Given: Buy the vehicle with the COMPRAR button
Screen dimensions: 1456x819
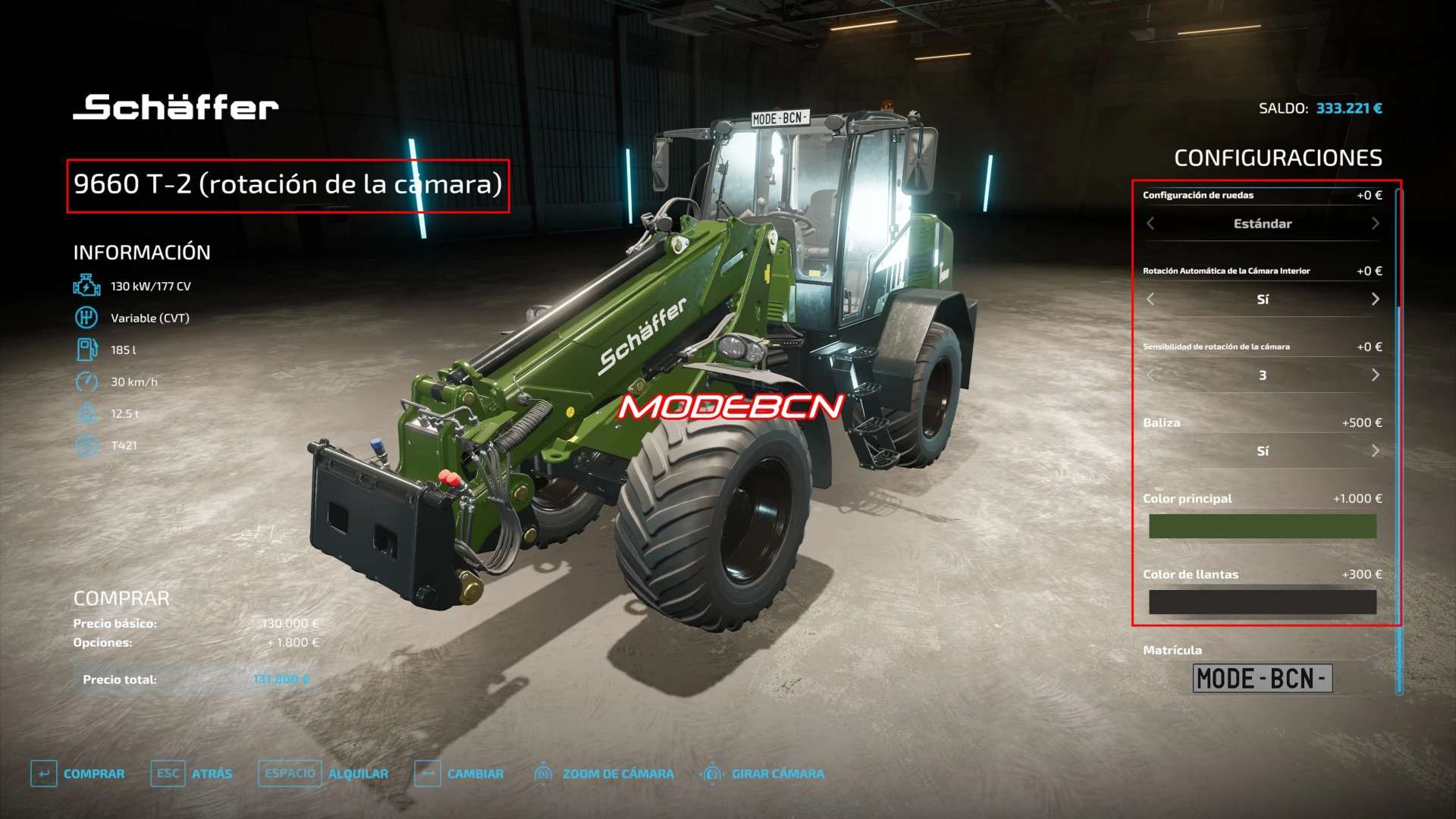Looking at the screenshot, I should 78,773.
